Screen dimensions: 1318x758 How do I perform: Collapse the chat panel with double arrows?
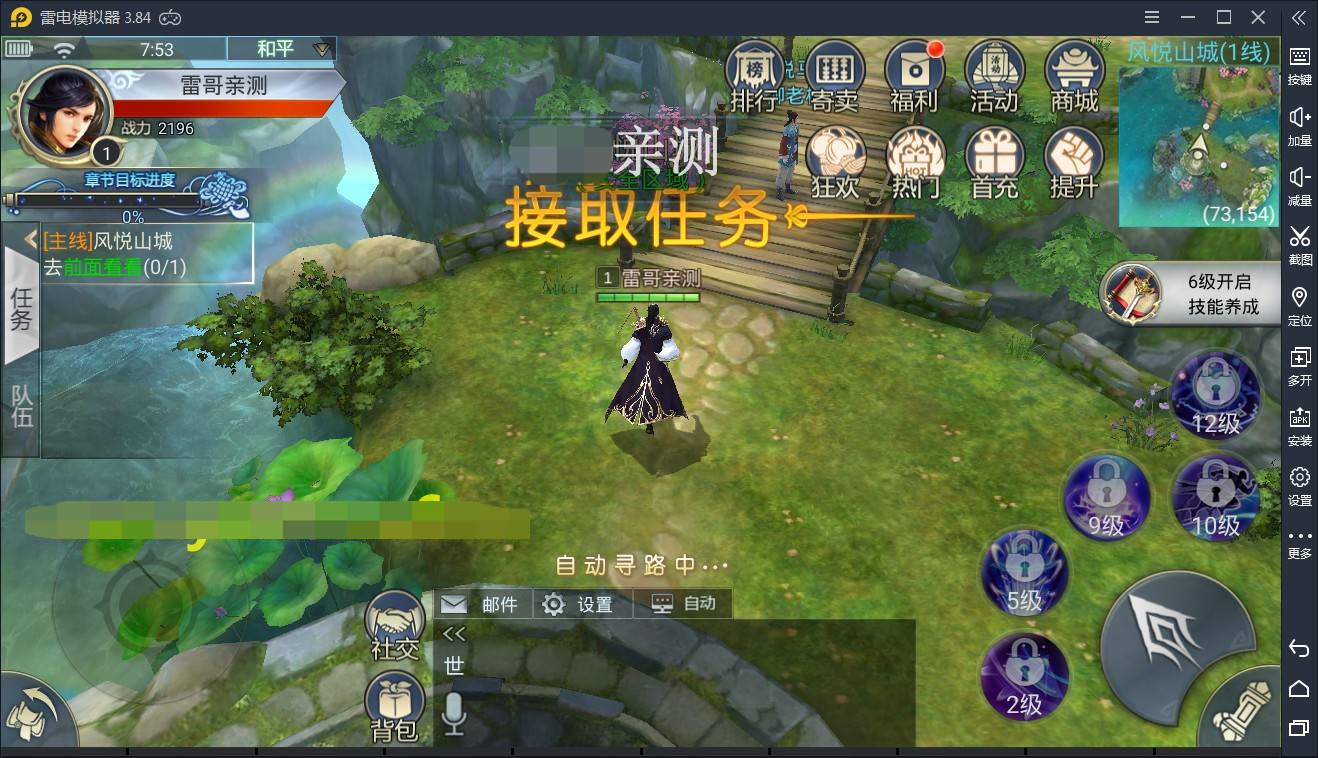coord(452,632)
